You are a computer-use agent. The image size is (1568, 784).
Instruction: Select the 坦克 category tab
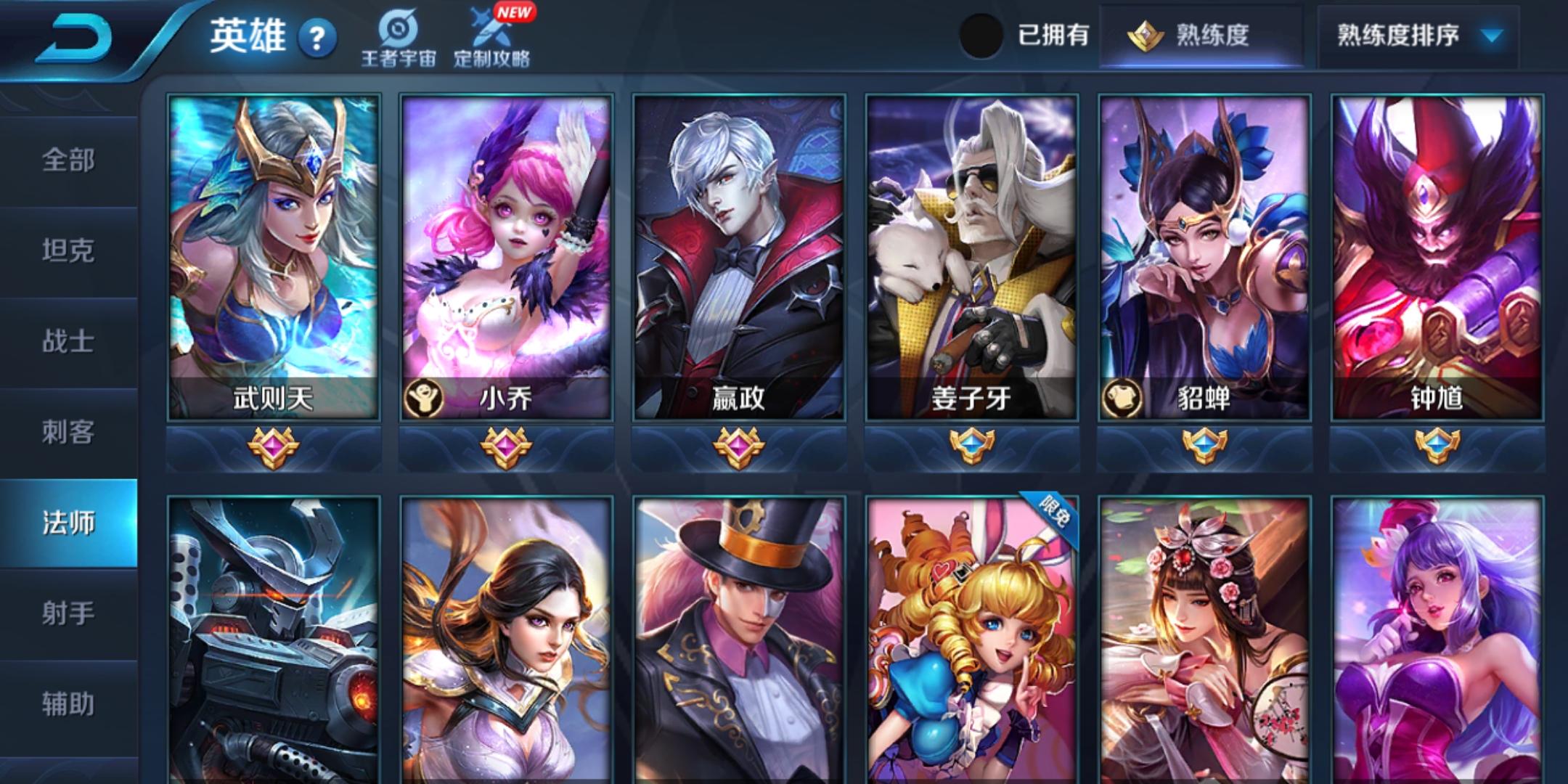(68, 251)
